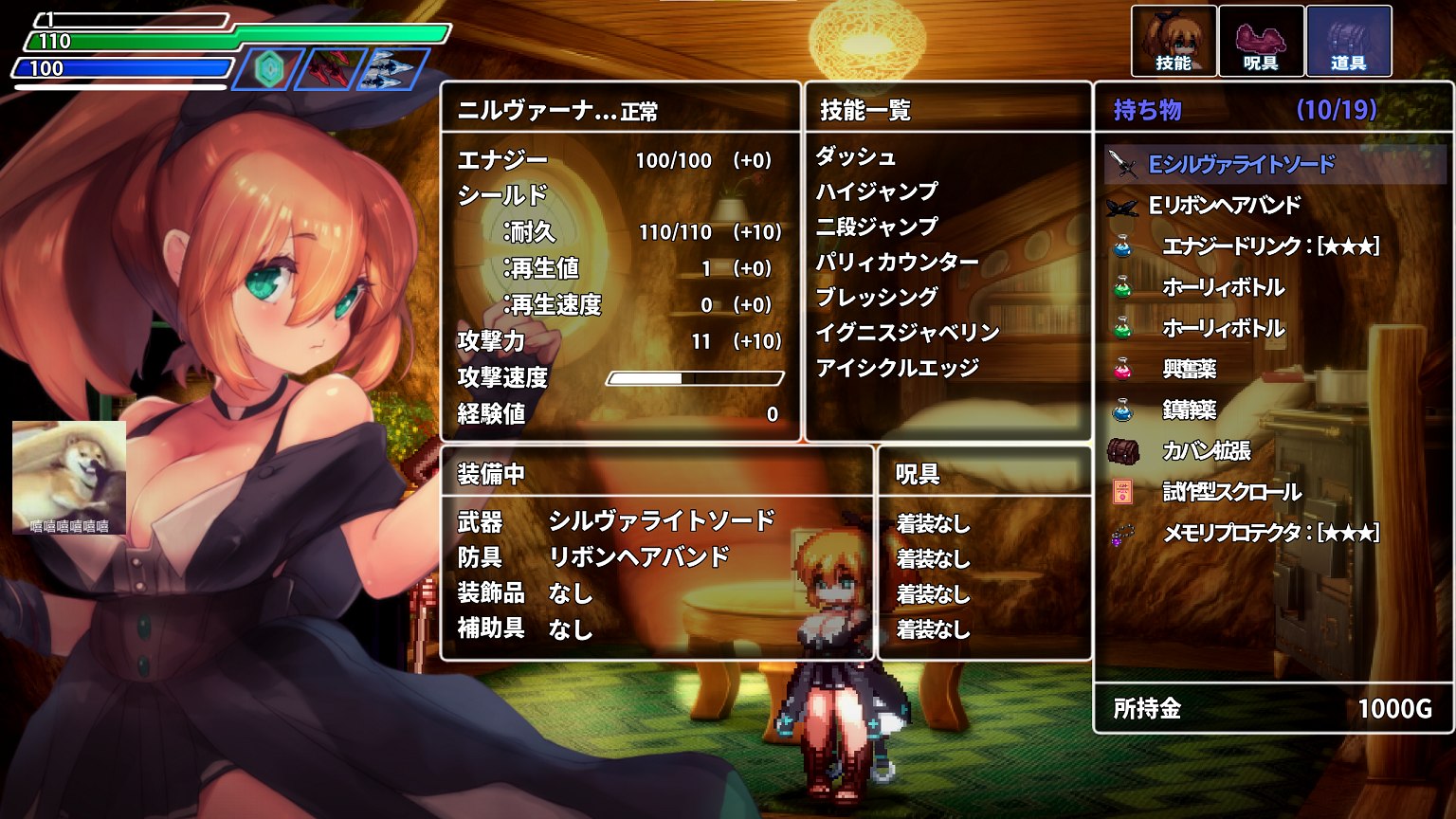The height and width of the screenshot is (819, 1456).
Task: Click the green gem HUD icon
Action: tap(269, 70)
